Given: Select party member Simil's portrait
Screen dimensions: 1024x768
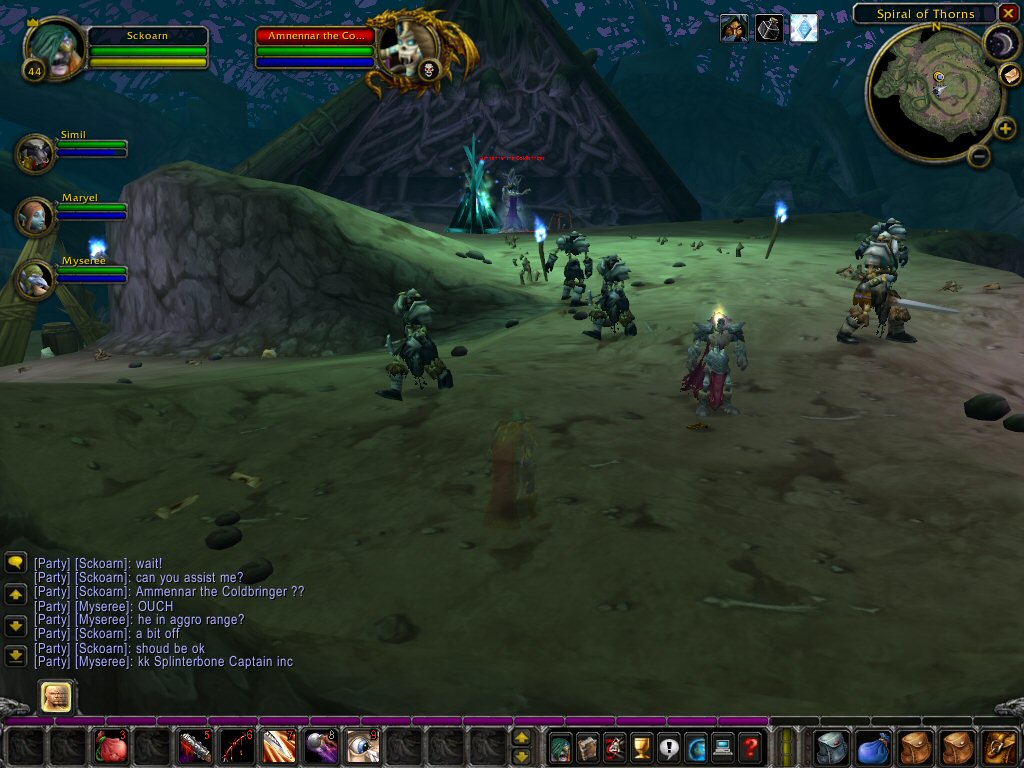Looking at the screenshot, I should pyautogui.click(x=36, y=153).
